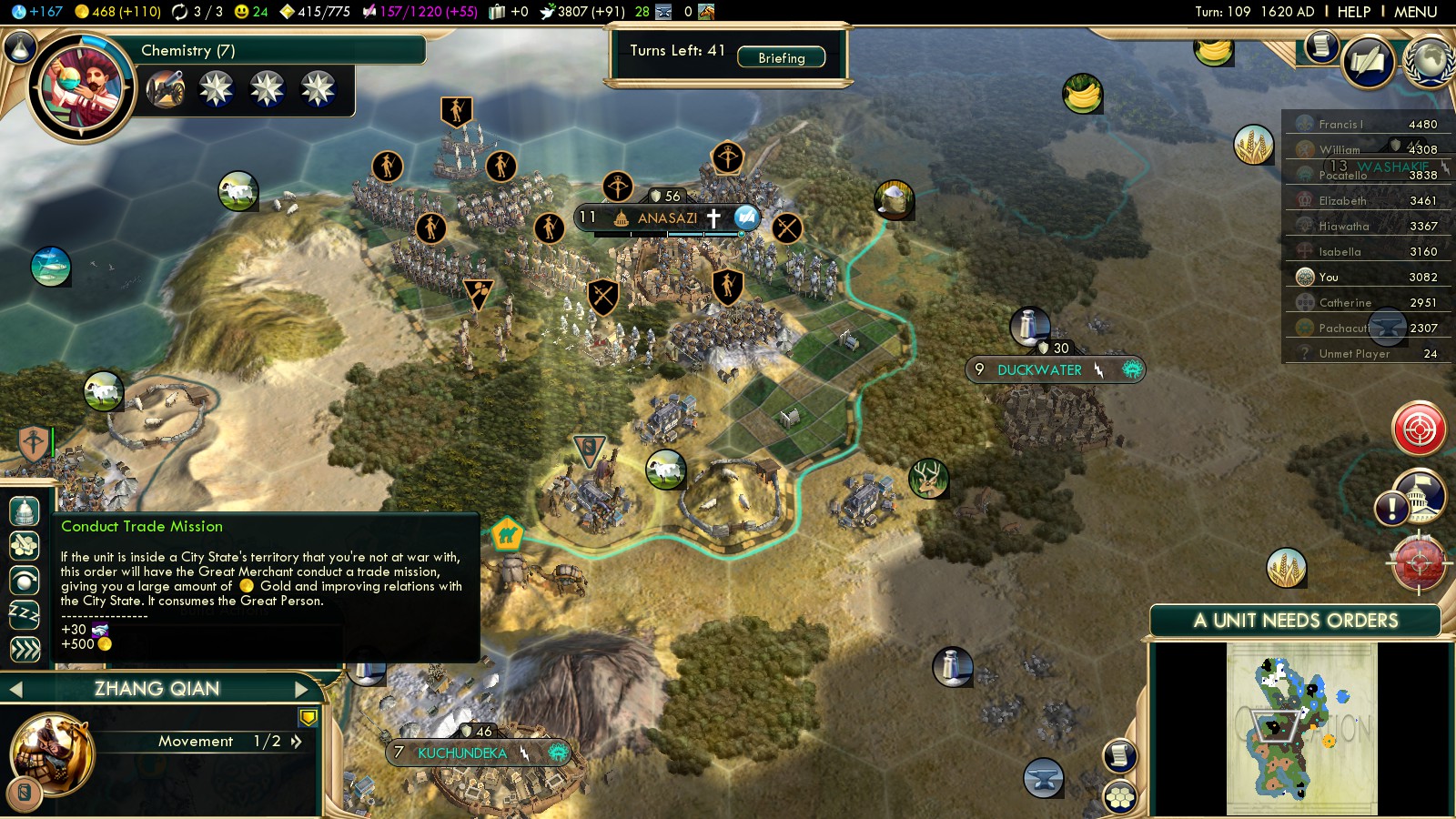Open the scenario Briefing
The width and height of the screenshot is (1456, 819).
[781, 57]
